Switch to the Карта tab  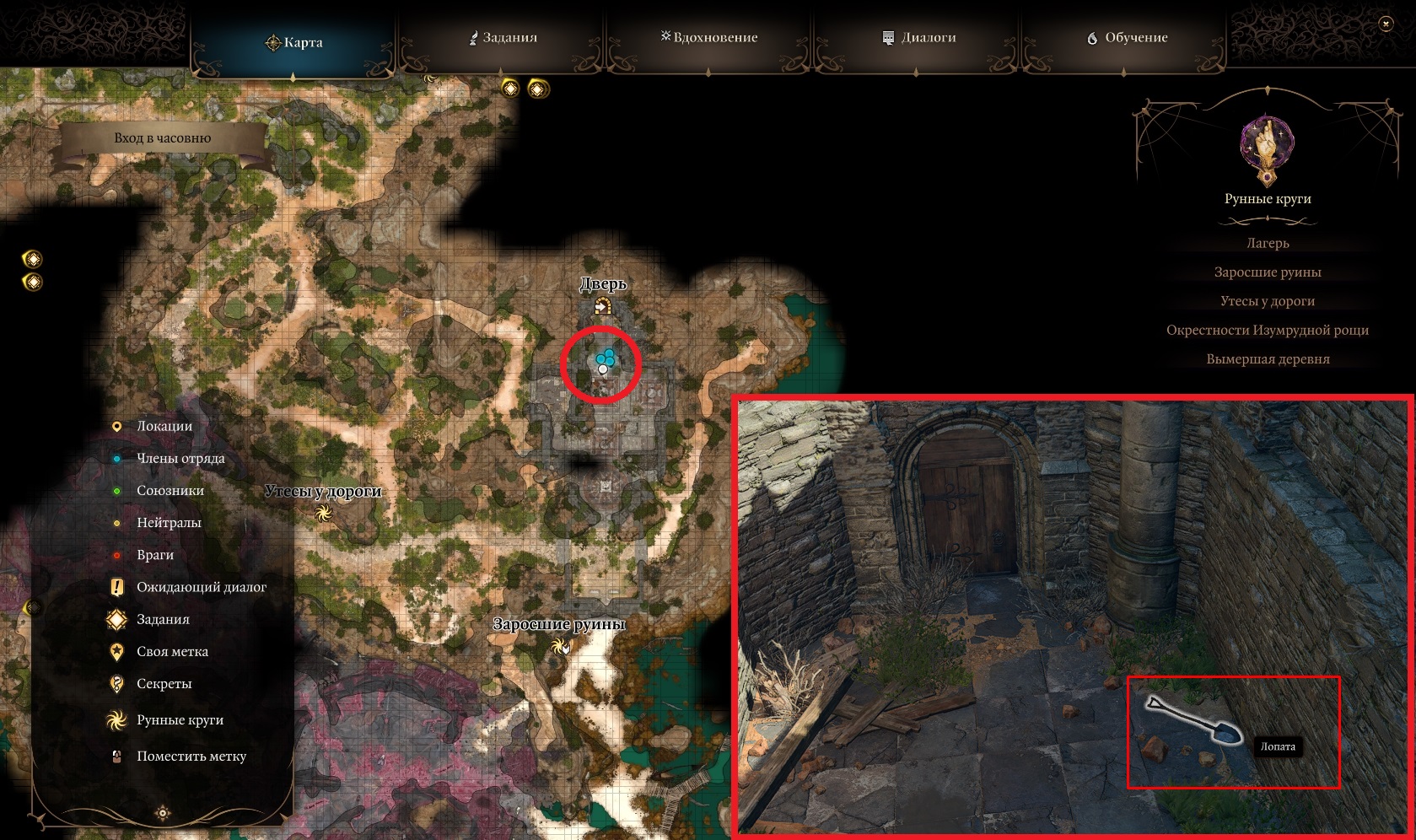293,42
